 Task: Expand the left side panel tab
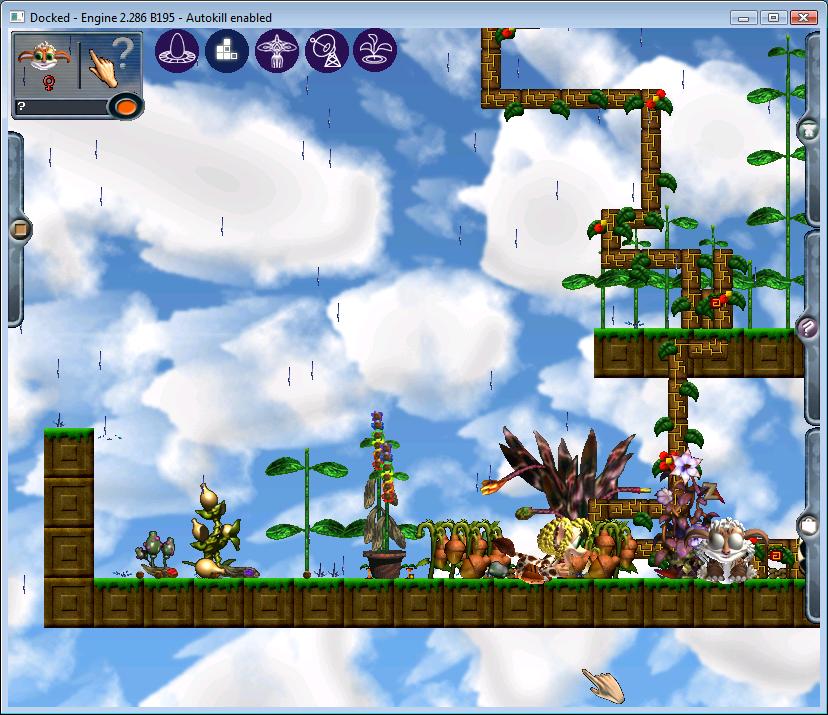click(17, 230)
